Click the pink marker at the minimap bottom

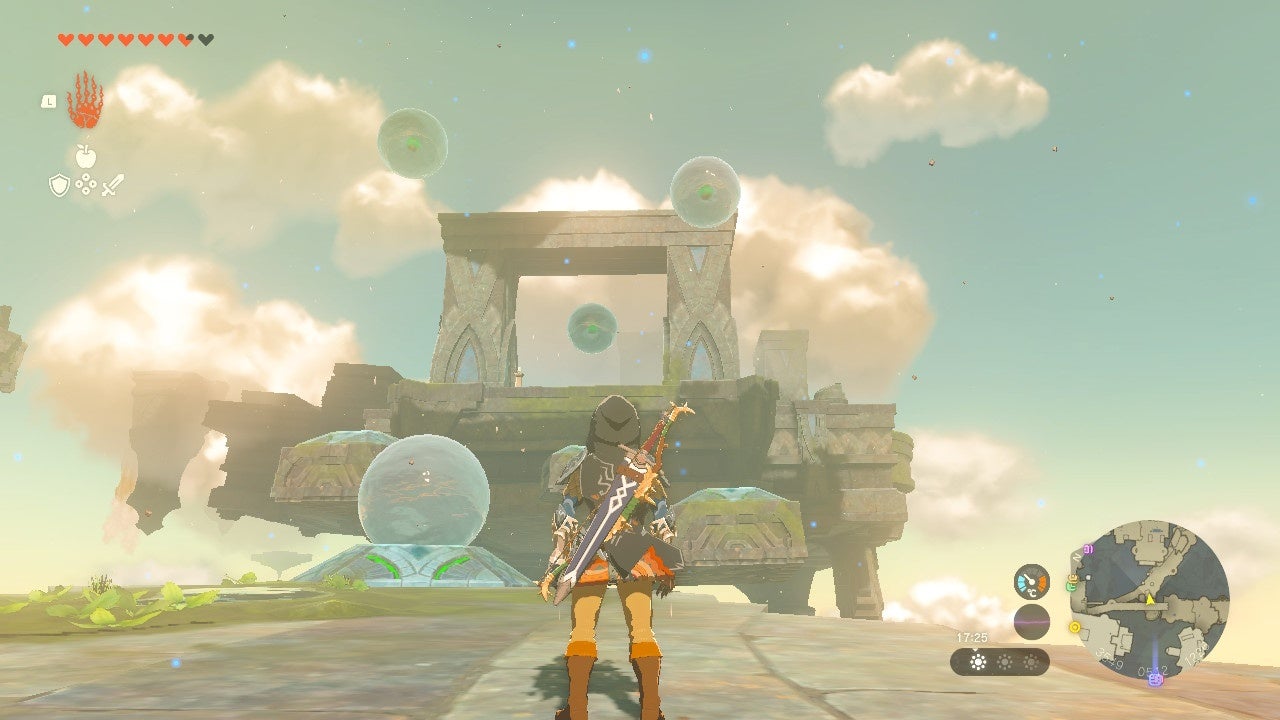(1156, 680)
